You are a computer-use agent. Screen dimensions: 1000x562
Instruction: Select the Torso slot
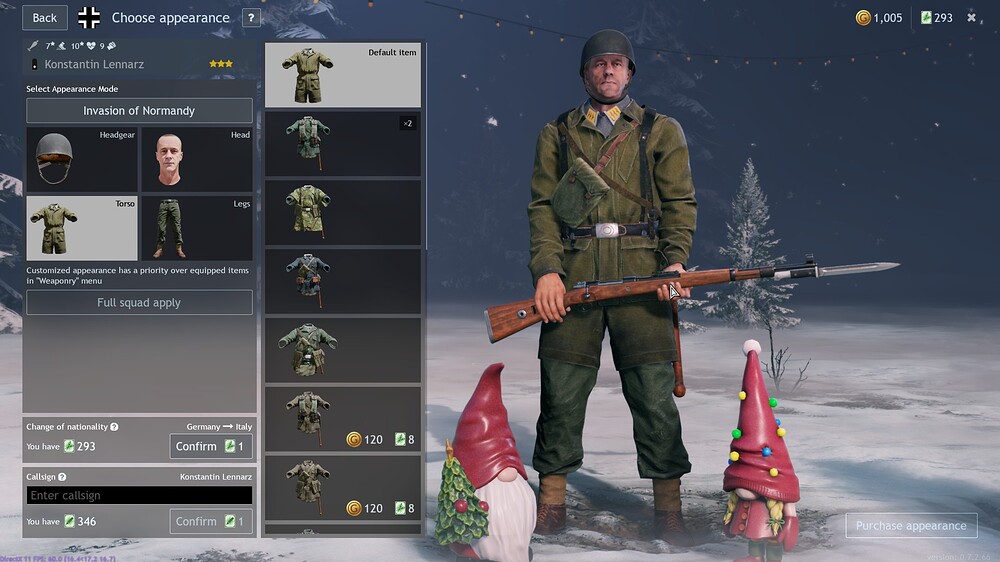coord(82,228)
